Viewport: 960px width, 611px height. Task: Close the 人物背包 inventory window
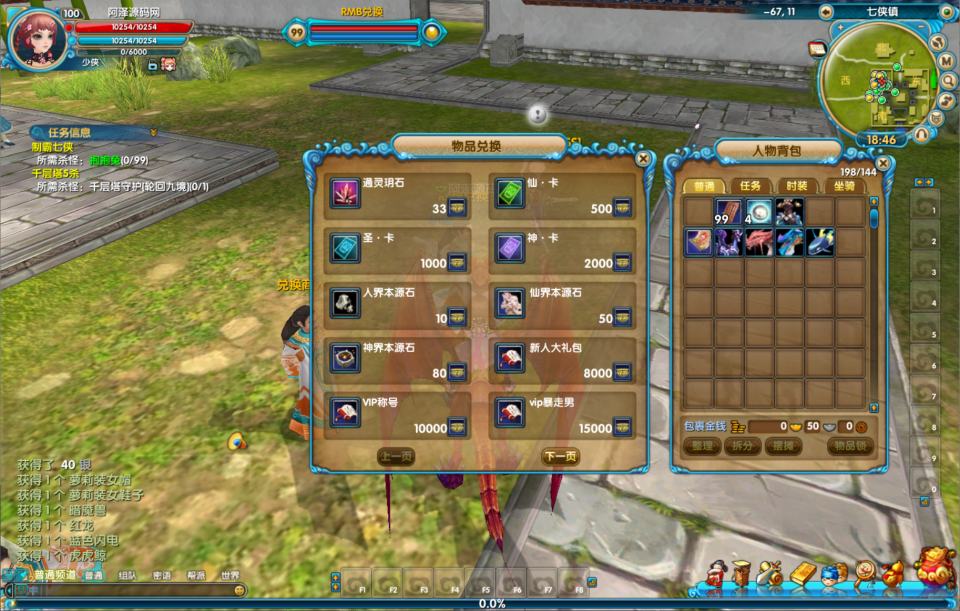click(884, 163)
